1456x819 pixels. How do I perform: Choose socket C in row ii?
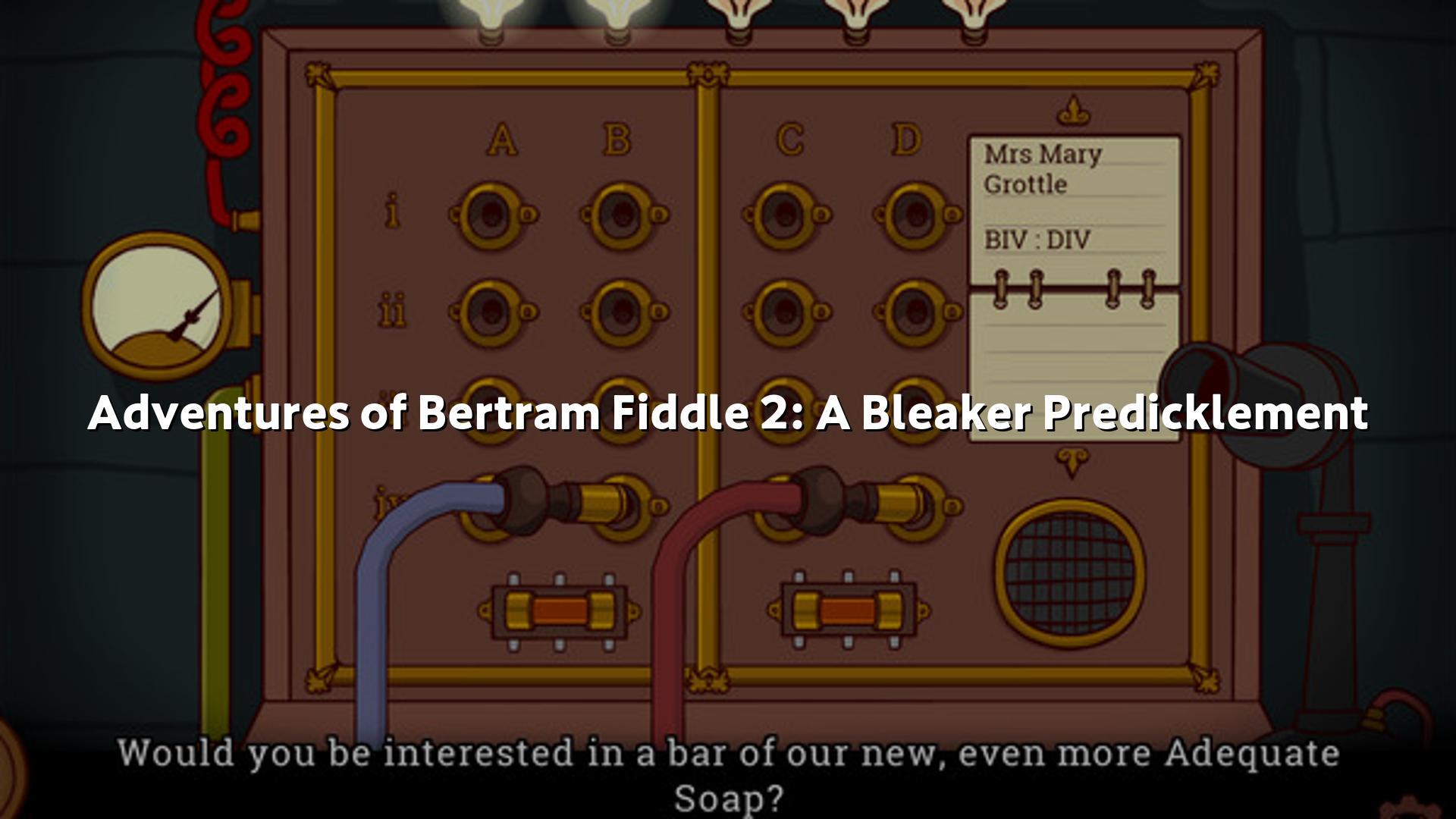click(x=786, y=312)
